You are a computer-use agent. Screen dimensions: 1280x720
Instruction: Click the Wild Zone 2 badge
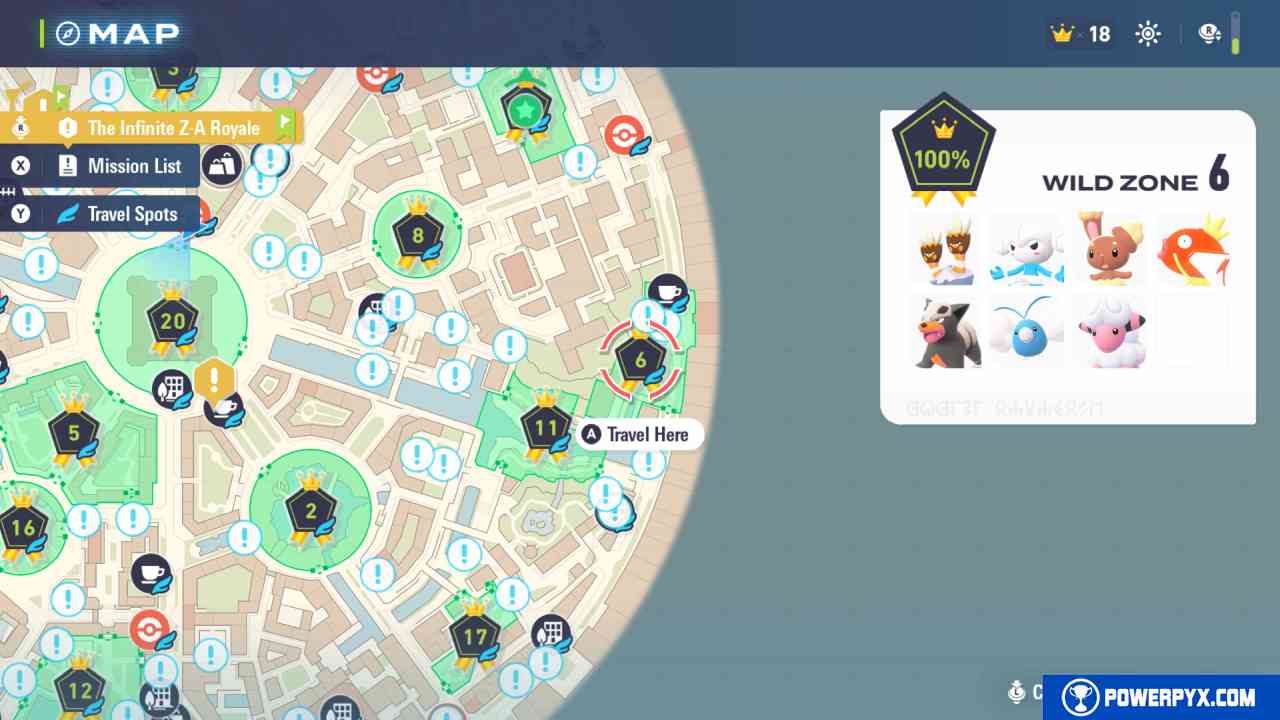311,513
